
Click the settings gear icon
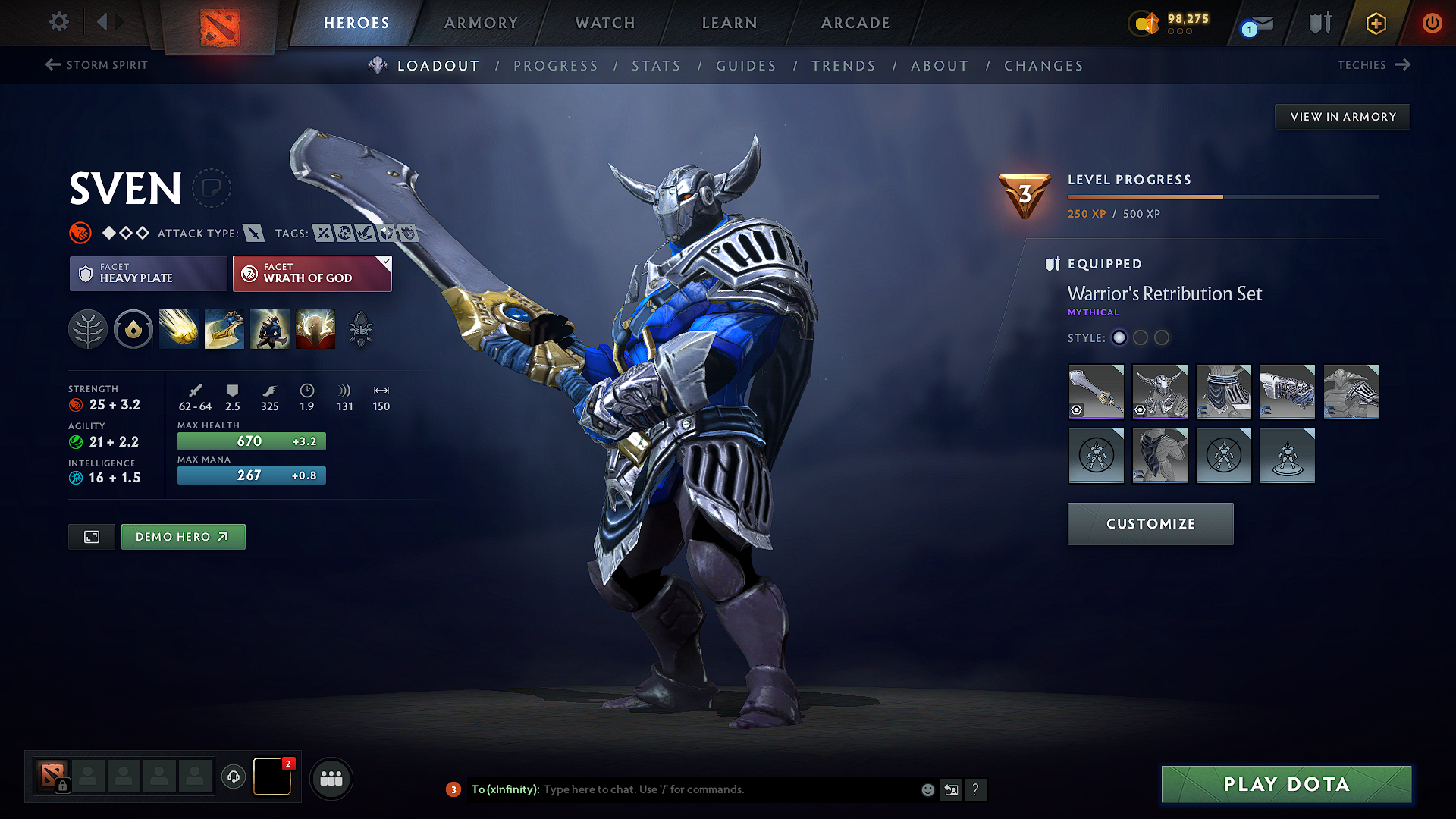58,22
